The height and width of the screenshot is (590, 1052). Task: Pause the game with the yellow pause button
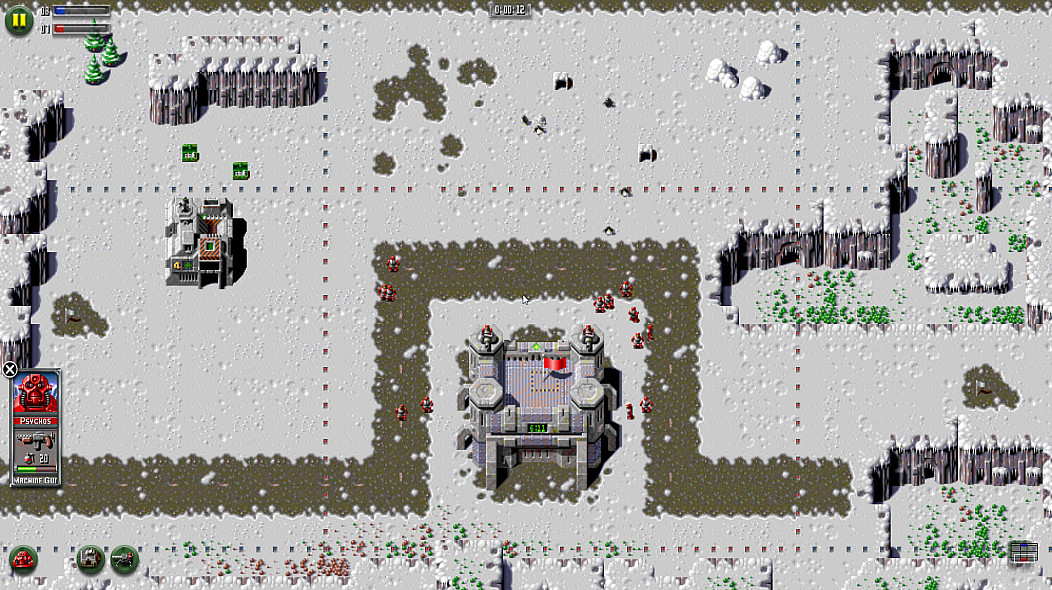point(19,19)
